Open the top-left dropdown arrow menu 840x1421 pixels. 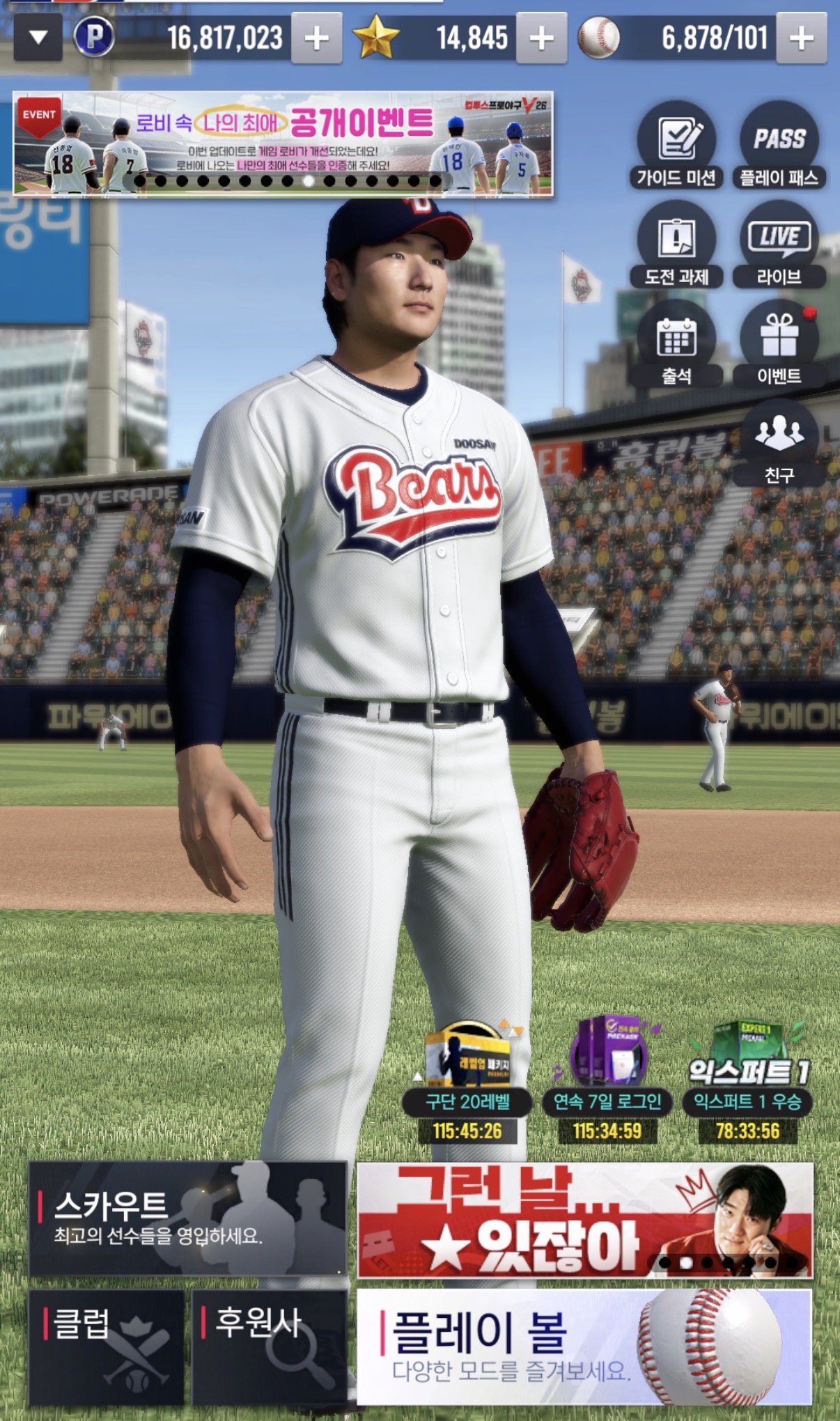pyautogui.click(x=38, y=38)
